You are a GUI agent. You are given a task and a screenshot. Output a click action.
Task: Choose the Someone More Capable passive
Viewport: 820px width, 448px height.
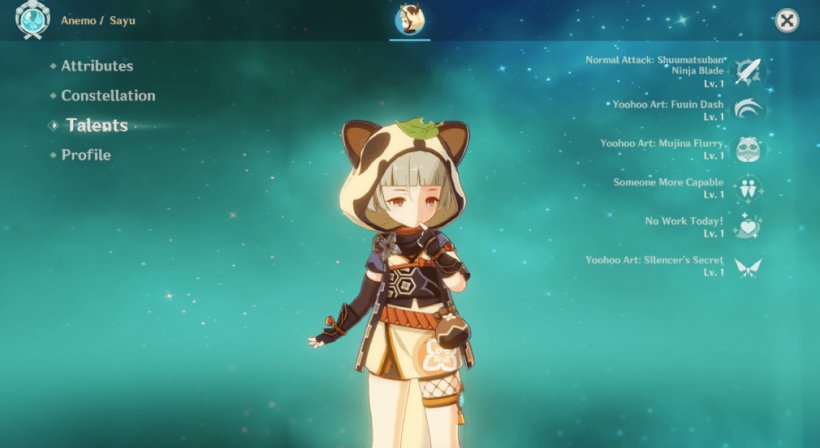tap(747, 188)
